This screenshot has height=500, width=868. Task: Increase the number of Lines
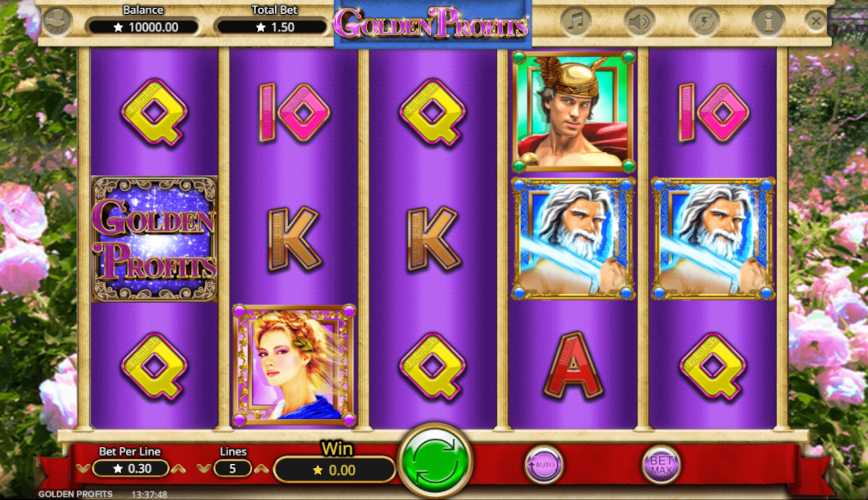260,468
